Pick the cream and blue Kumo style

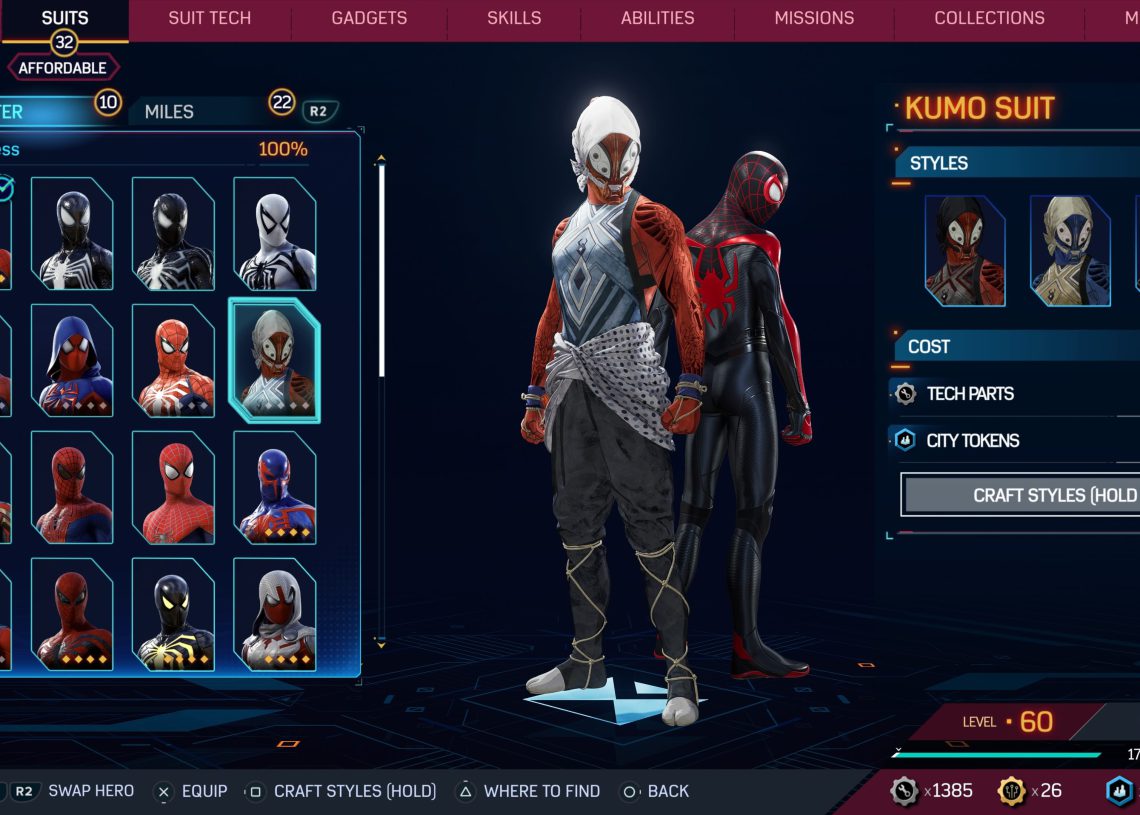(1070, 251)
